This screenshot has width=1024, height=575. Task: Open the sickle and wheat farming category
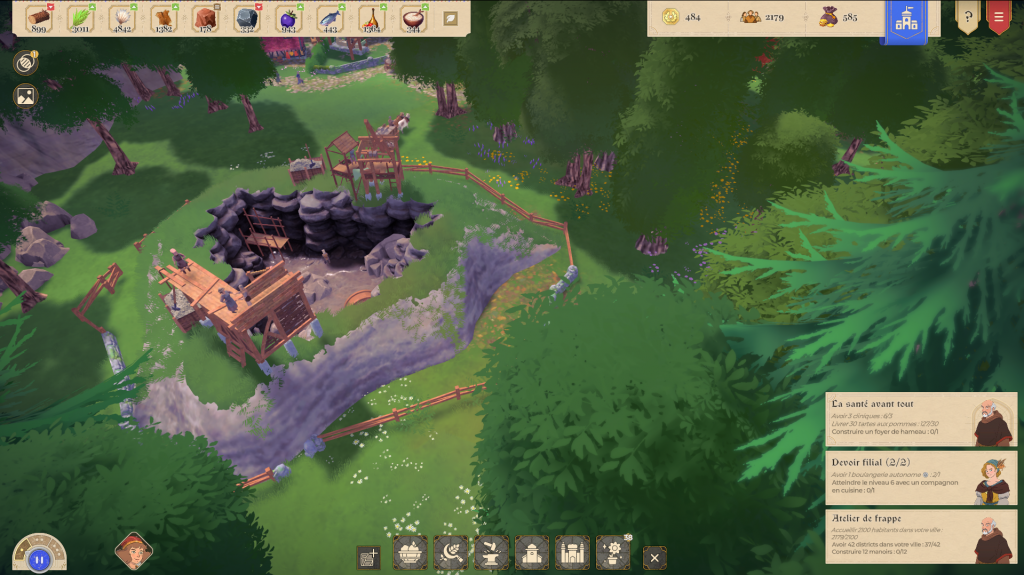[x=451, y=553]
